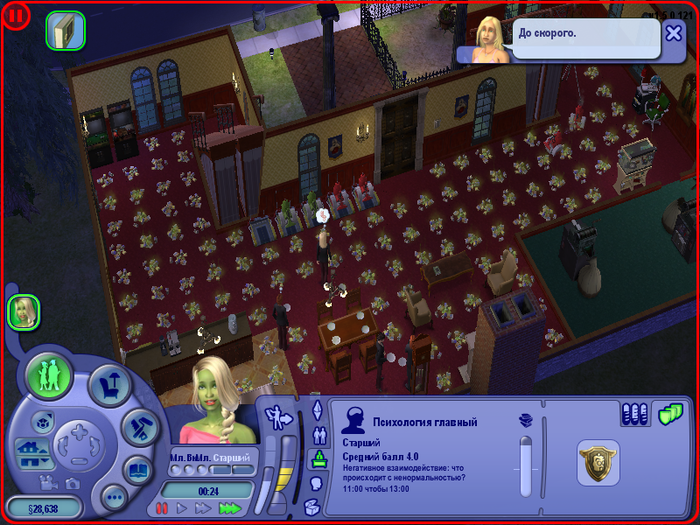Switch to the plumbob Needs tab

(x=320, y=459)
